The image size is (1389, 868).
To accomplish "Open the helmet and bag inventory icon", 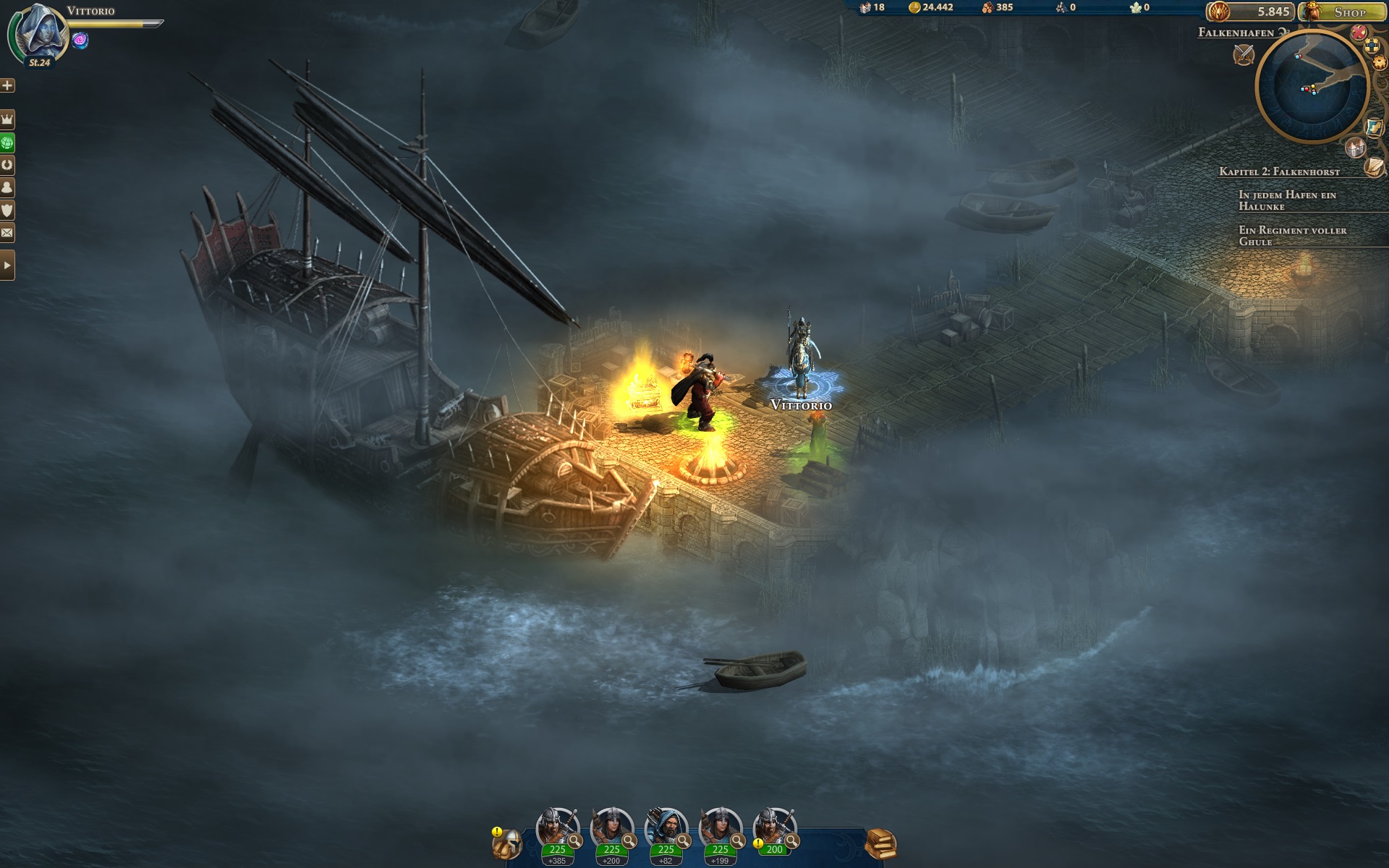I will tap(507, 843).
